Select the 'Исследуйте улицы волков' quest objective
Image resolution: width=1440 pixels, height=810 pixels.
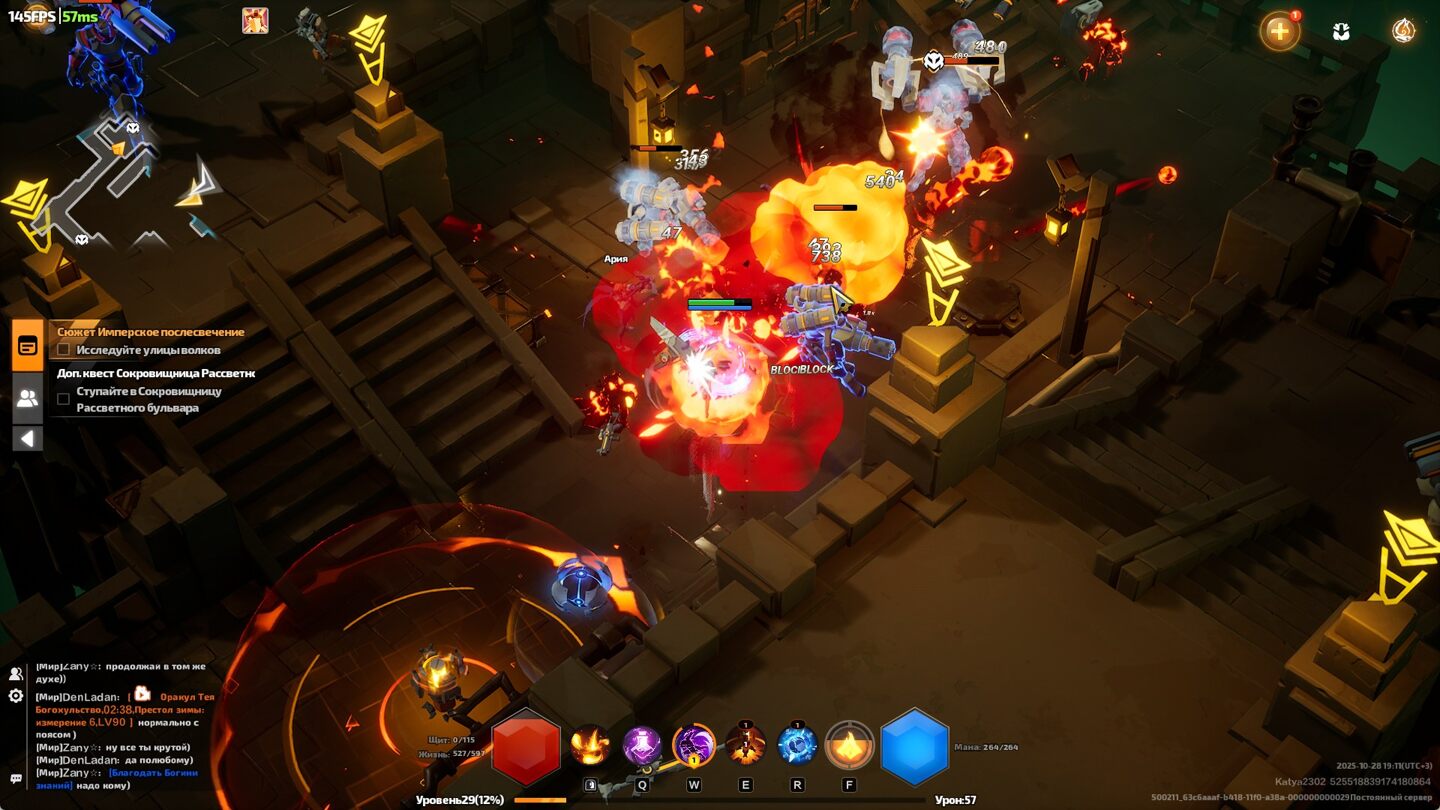pyautogui.click(x=148, y=350)
